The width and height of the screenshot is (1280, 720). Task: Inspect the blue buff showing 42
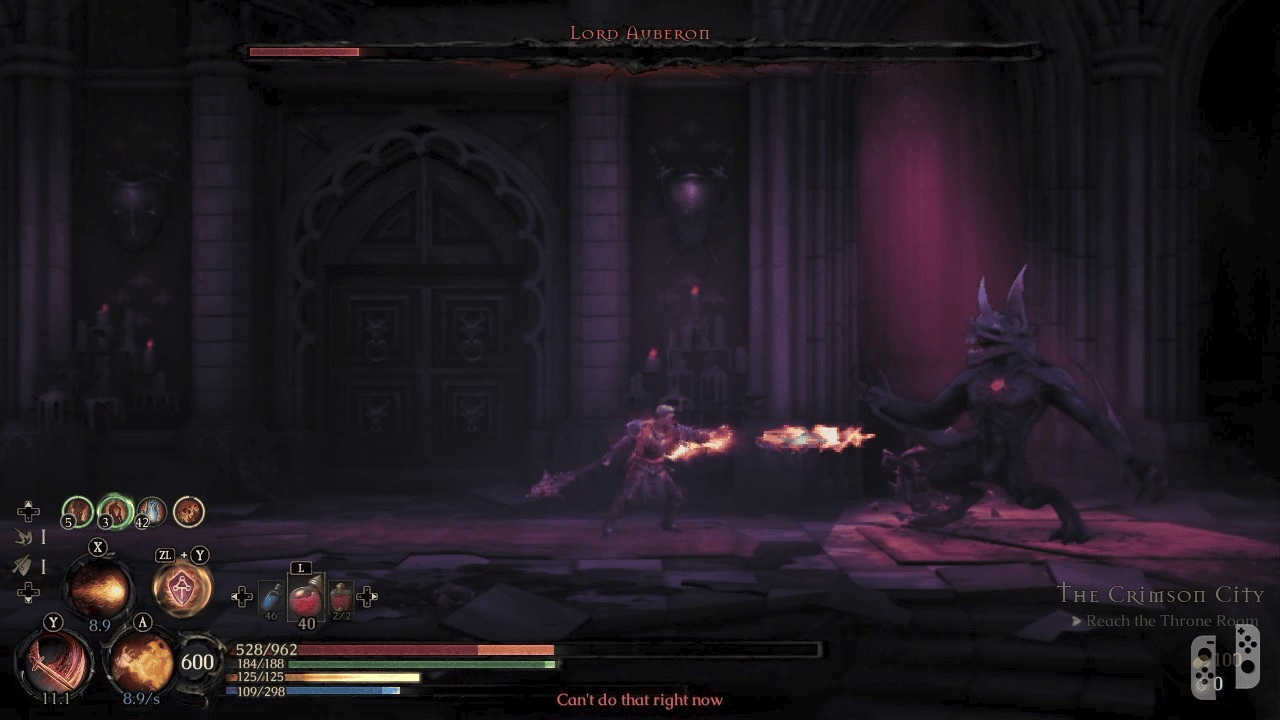(151, 512)
